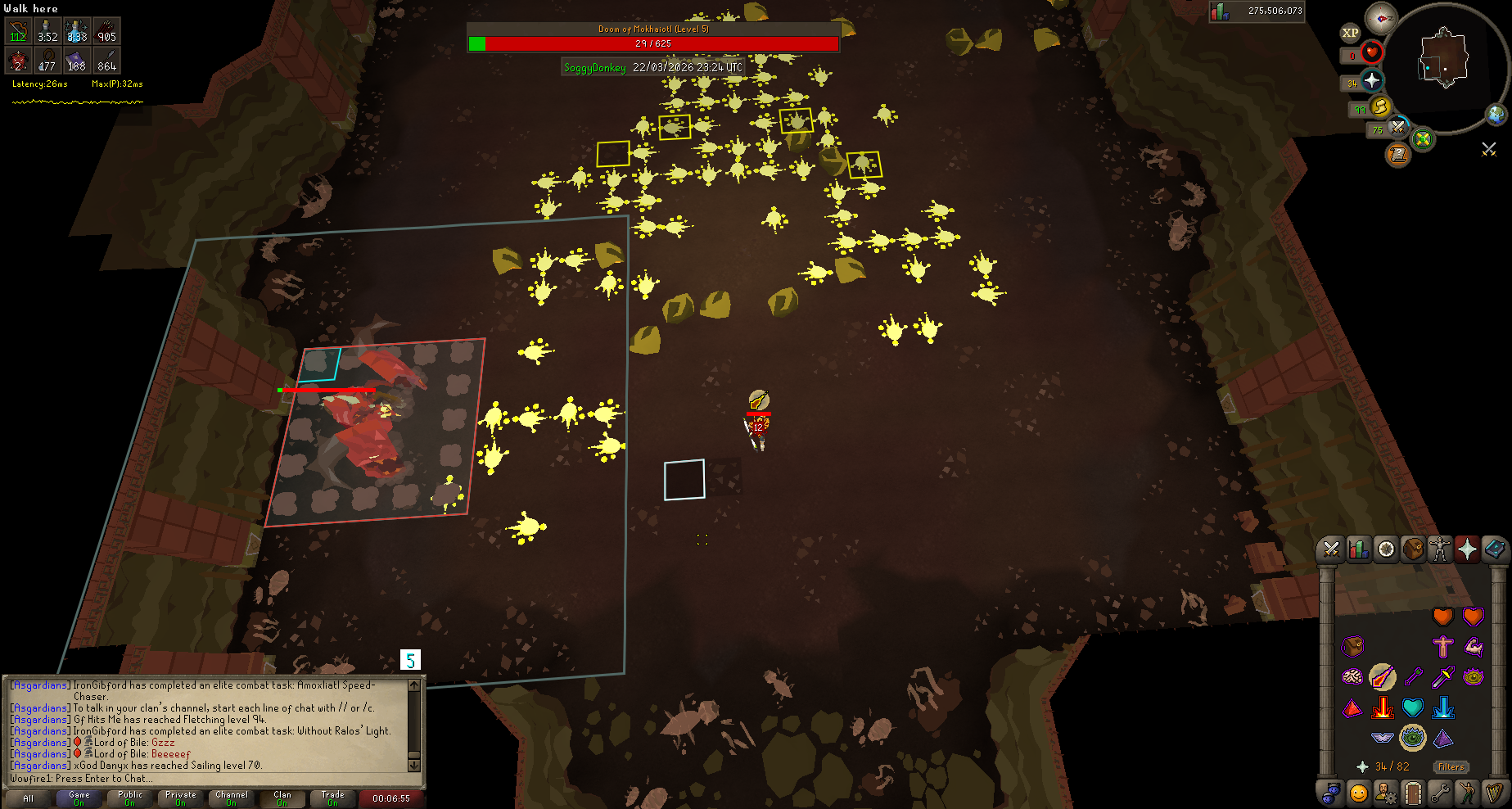Open the Spellbook tab
This screenshot has width=1512, height=809.
coord(1494,549)
